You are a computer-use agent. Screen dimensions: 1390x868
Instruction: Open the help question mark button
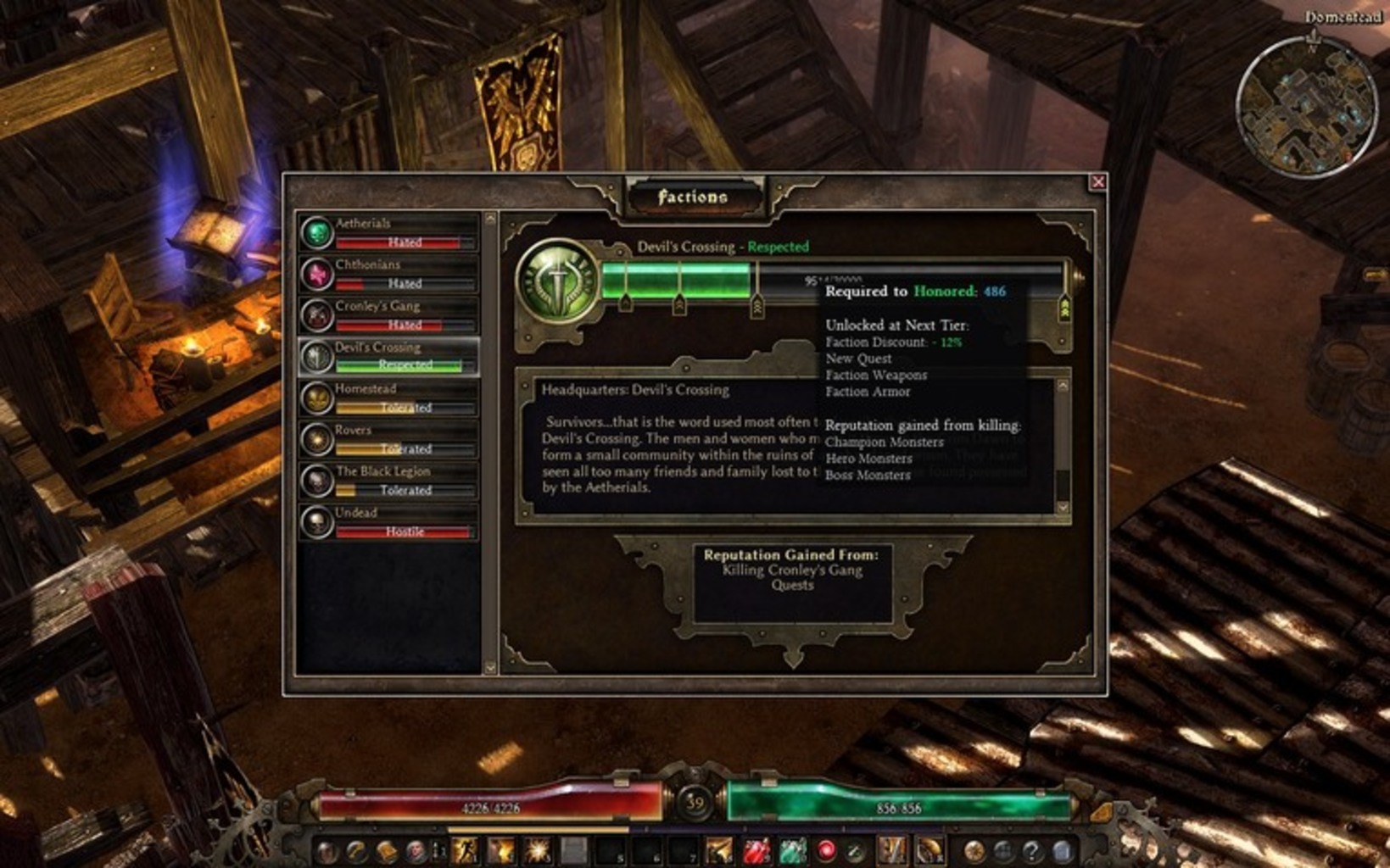(1032, 850)
